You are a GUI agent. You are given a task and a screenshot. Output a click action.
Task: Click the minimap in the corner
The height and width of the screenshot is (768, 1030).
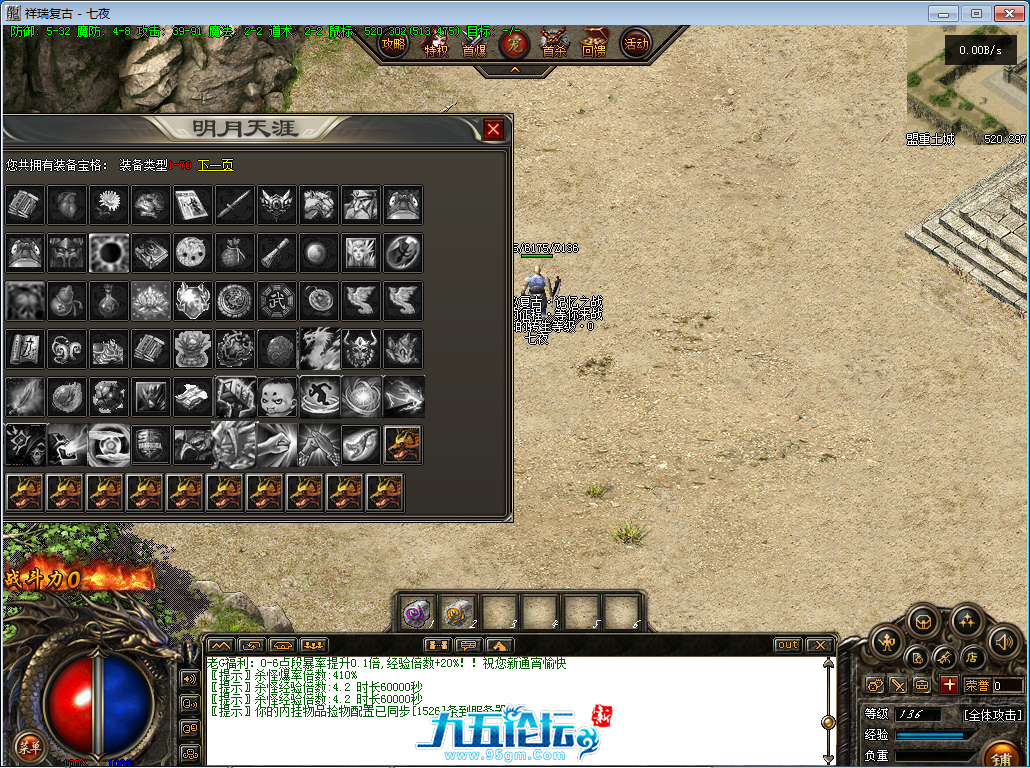point(966,85)
